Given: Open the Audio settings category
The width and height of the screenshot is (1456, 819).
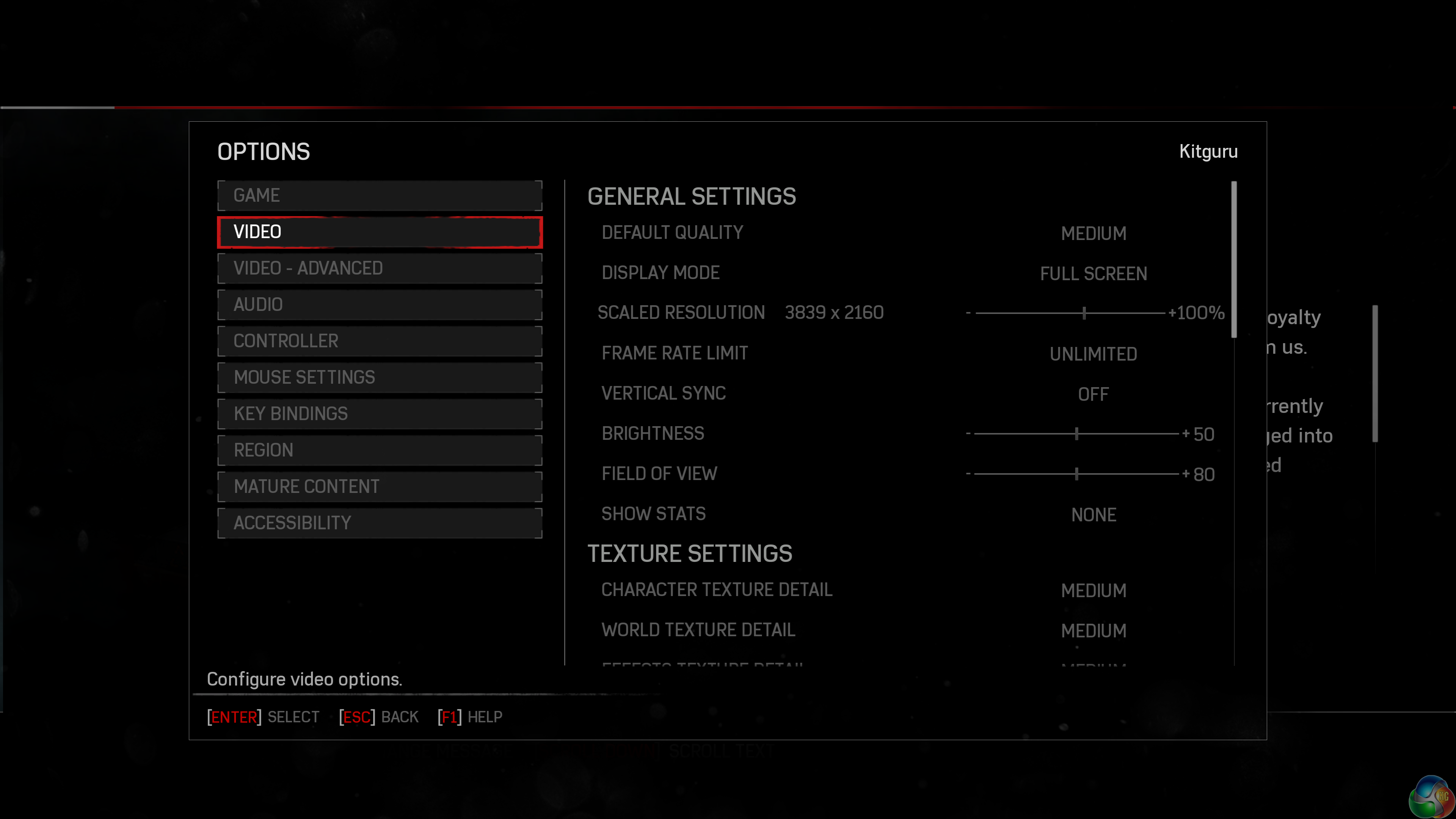Looking at the screenshot, I should (379, 304).
